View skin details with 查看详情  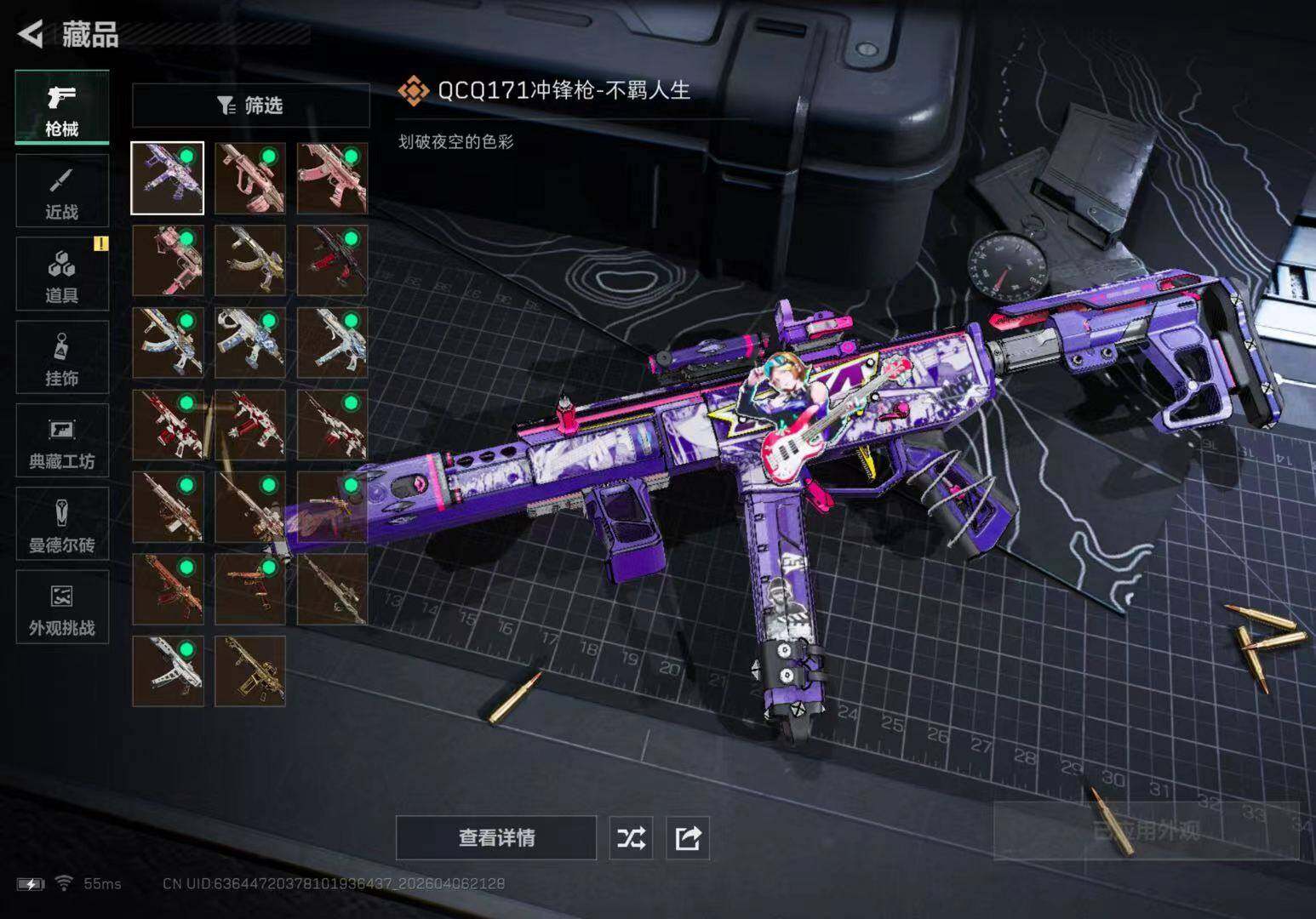[496, 838]
